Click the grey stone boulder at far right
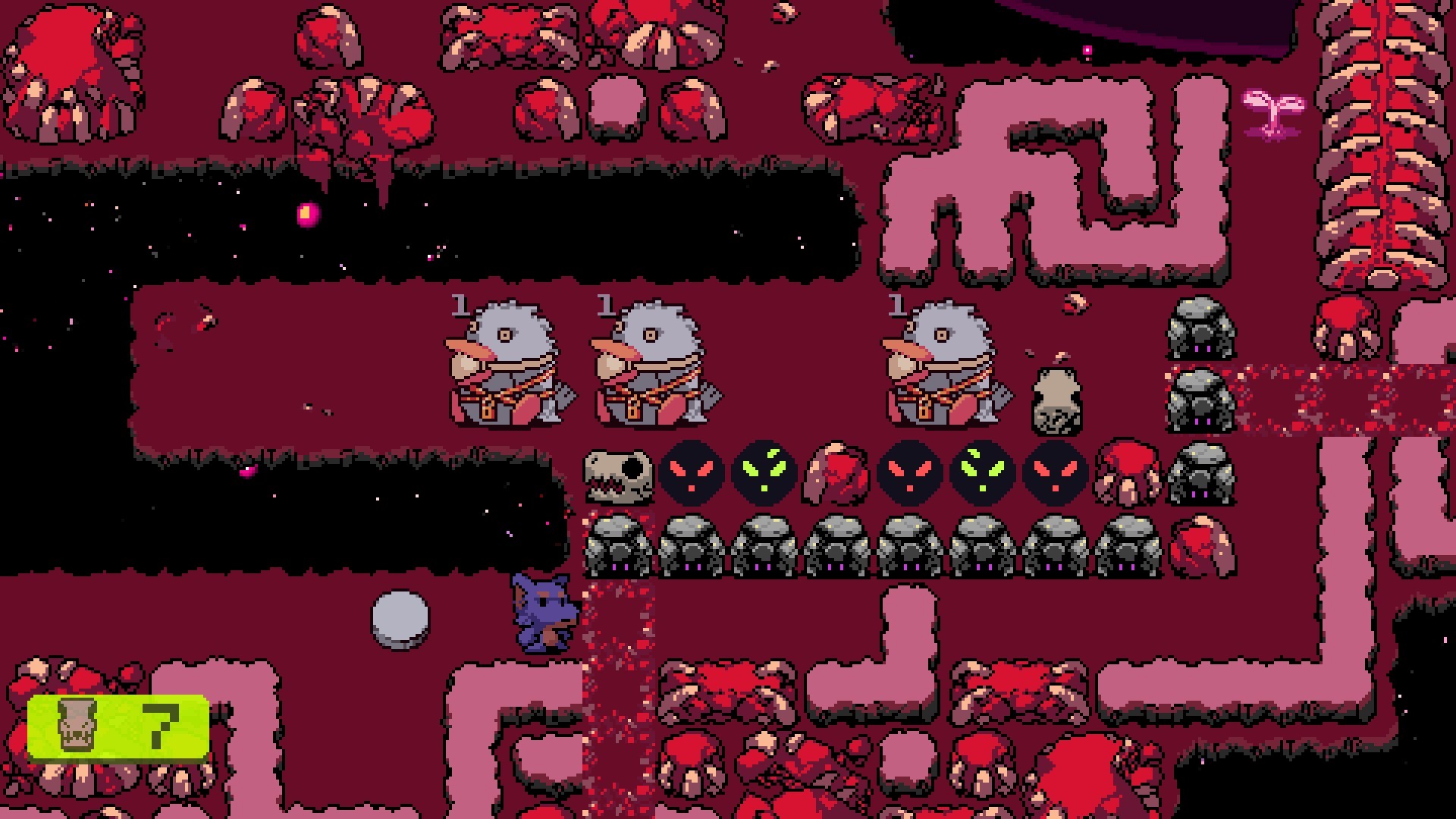This screenshot has height=819, width=1456. (1202, 326)
